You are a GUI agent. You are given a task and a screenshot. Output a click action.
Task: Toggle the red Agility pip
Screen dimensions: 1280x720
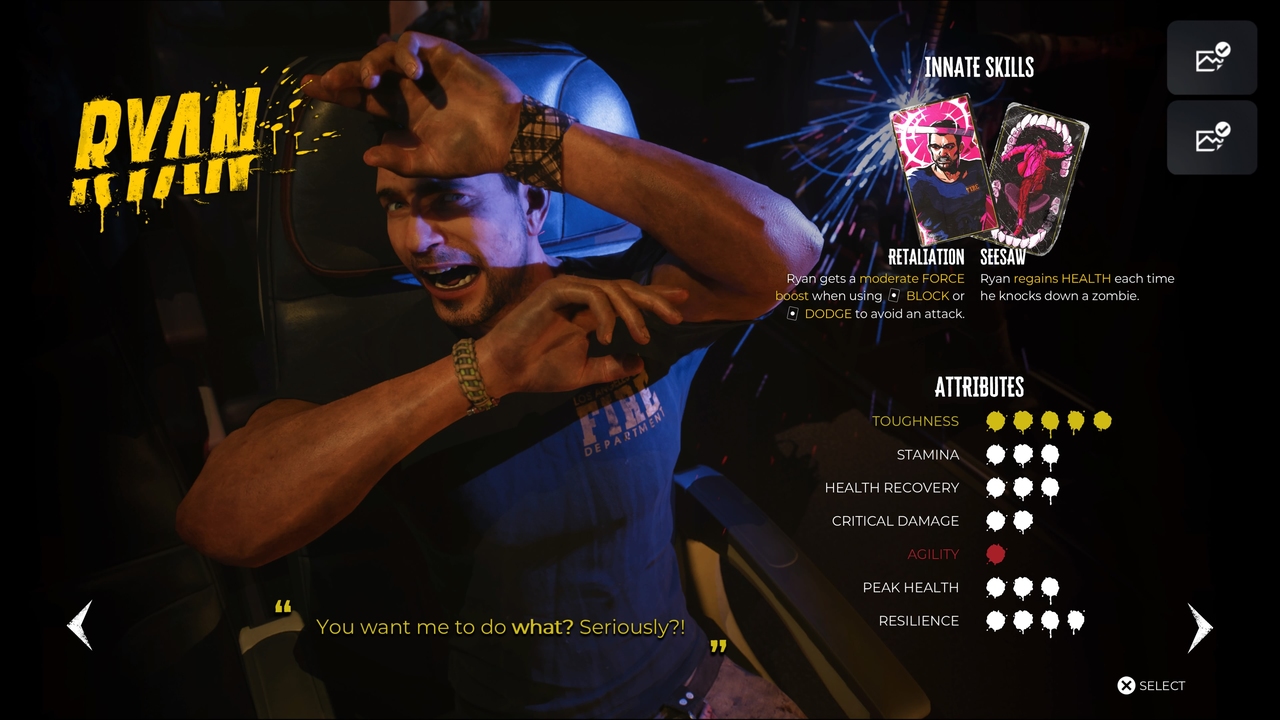pyautogui.click(x=996, y=554)
